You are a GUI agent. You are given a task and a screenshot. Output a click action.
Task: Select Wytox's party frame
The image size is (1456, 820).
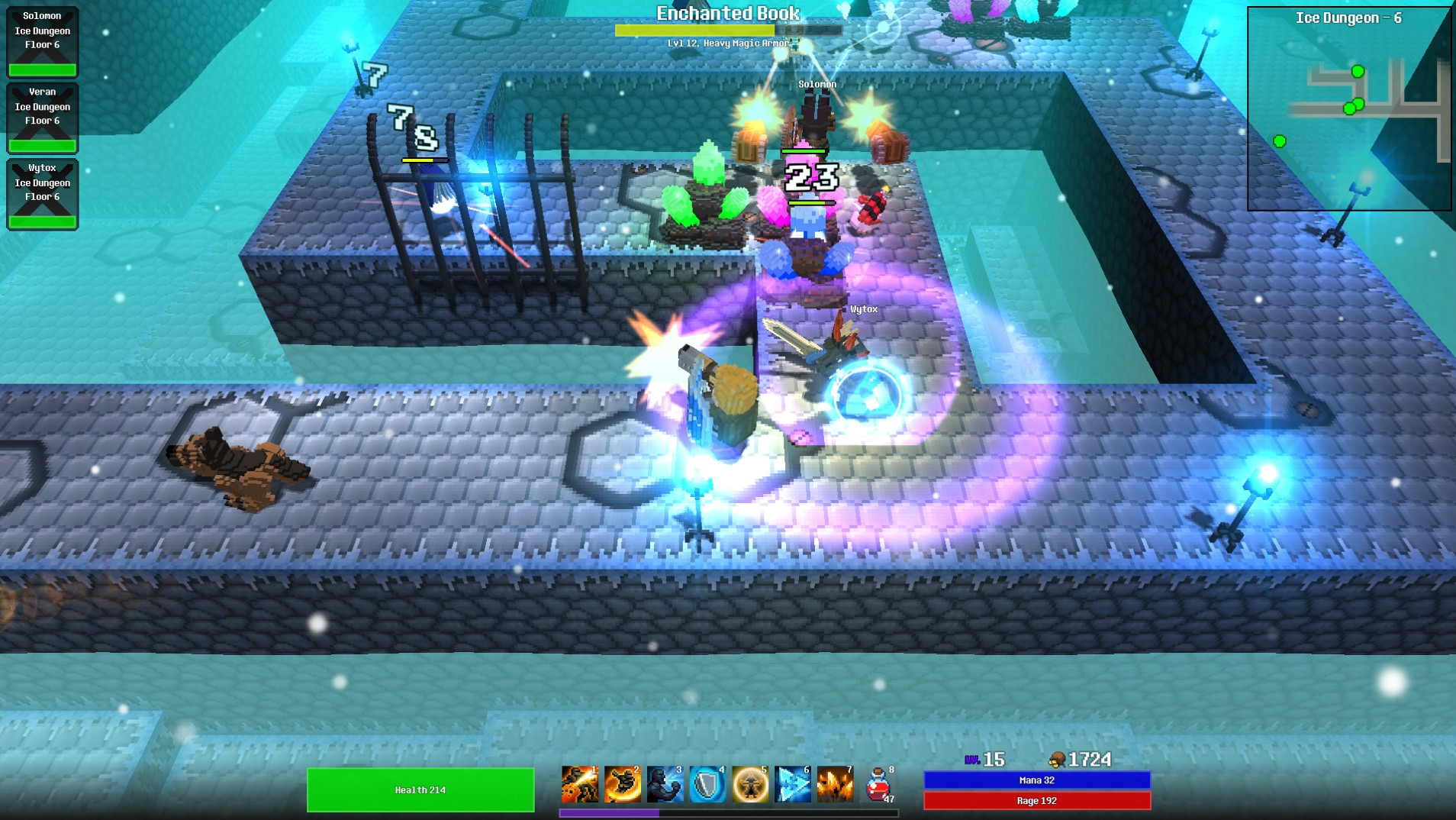42,193
